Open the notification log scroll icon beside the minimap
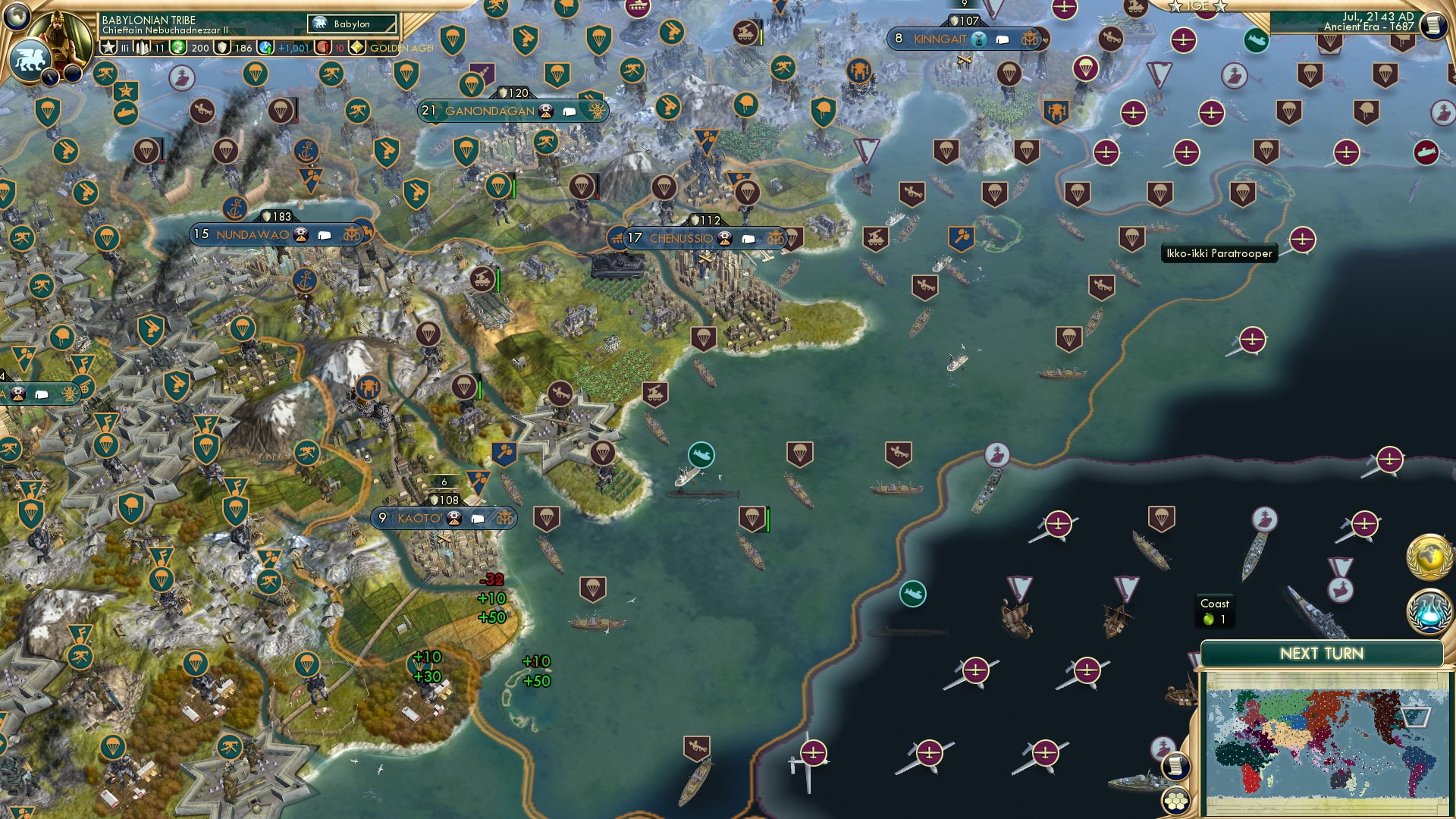Viewport: 1456px width, 819px height. tap(1175, 766)
